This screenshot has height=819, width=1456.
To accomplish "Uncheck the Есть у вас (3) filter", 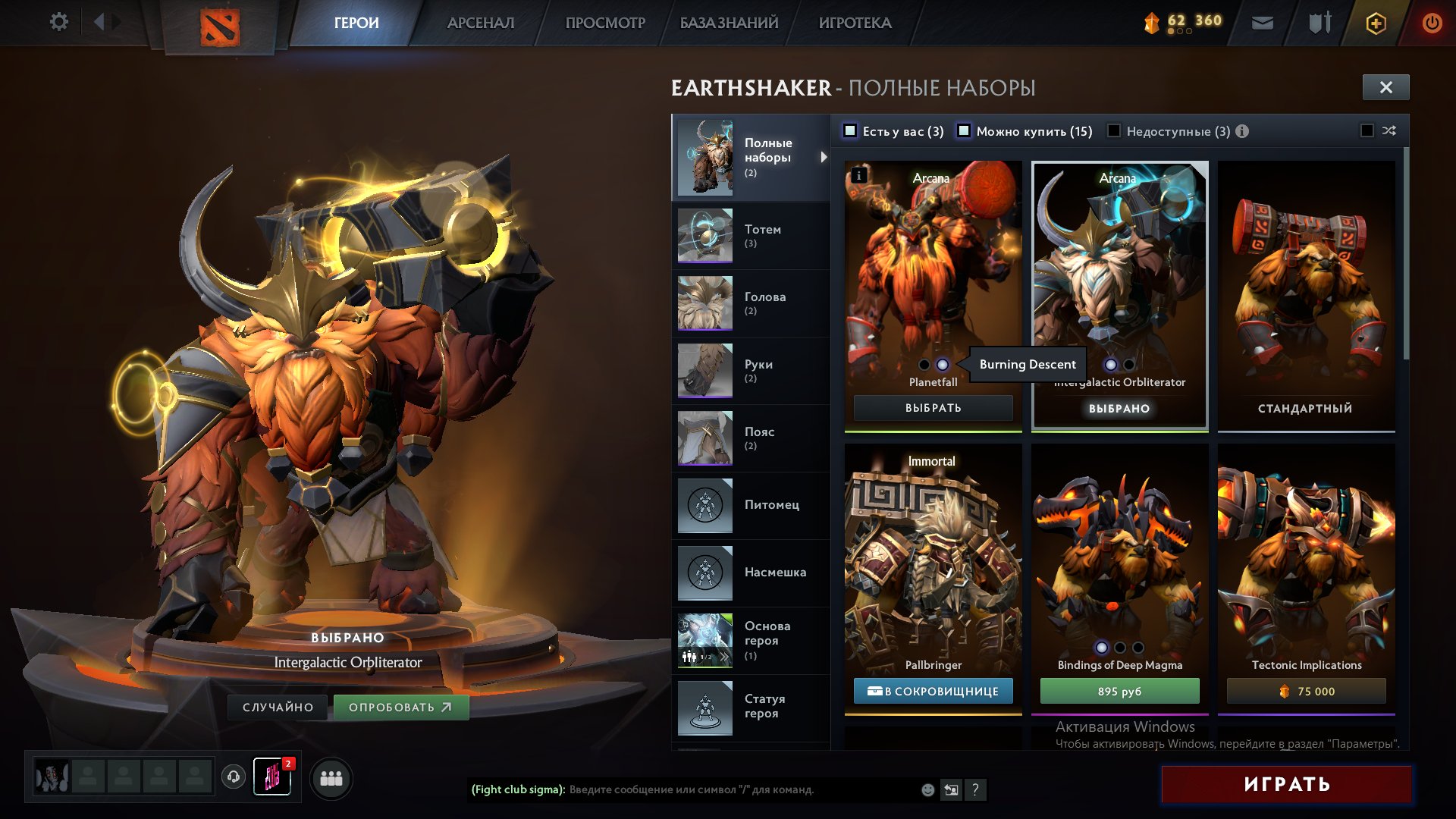I will (852, 131).
